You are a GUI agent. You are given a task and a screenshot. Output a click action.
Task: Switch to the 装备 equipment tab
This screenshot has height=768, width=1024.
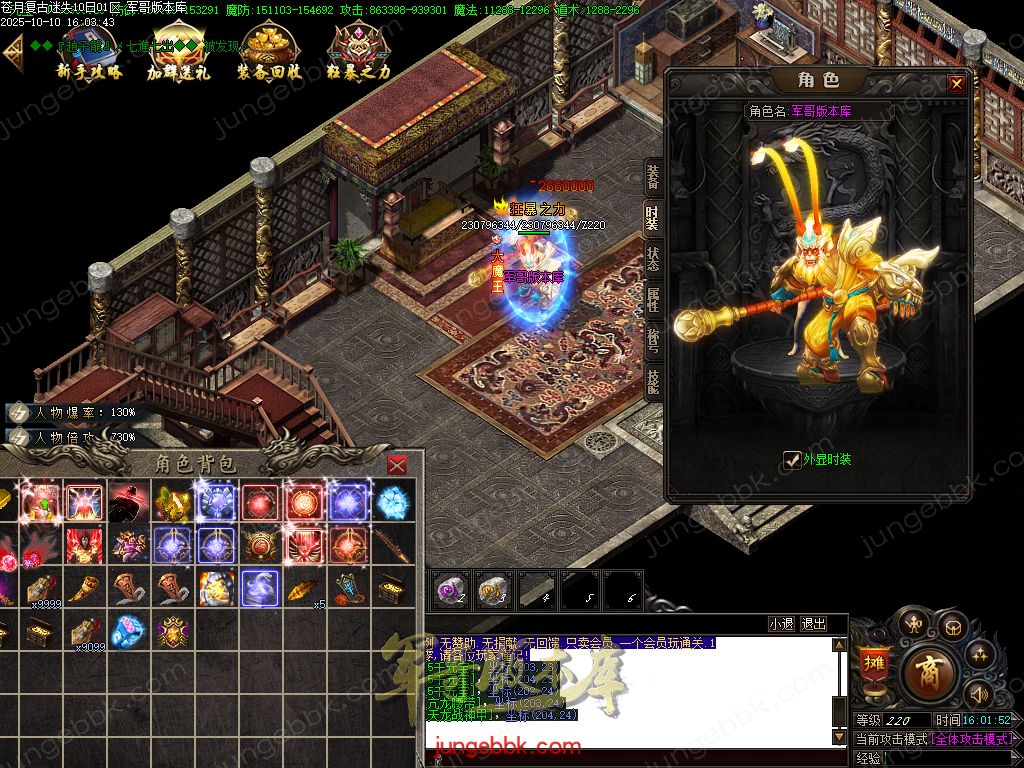pos(652,178)
